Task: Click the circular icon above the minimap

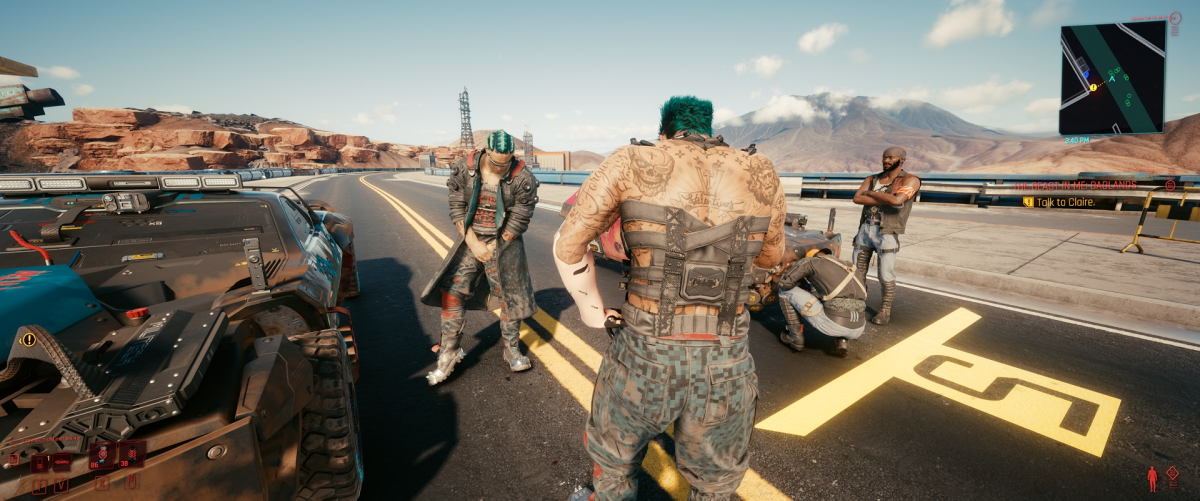Action: pyautogui.click(x=1174, y=17)
